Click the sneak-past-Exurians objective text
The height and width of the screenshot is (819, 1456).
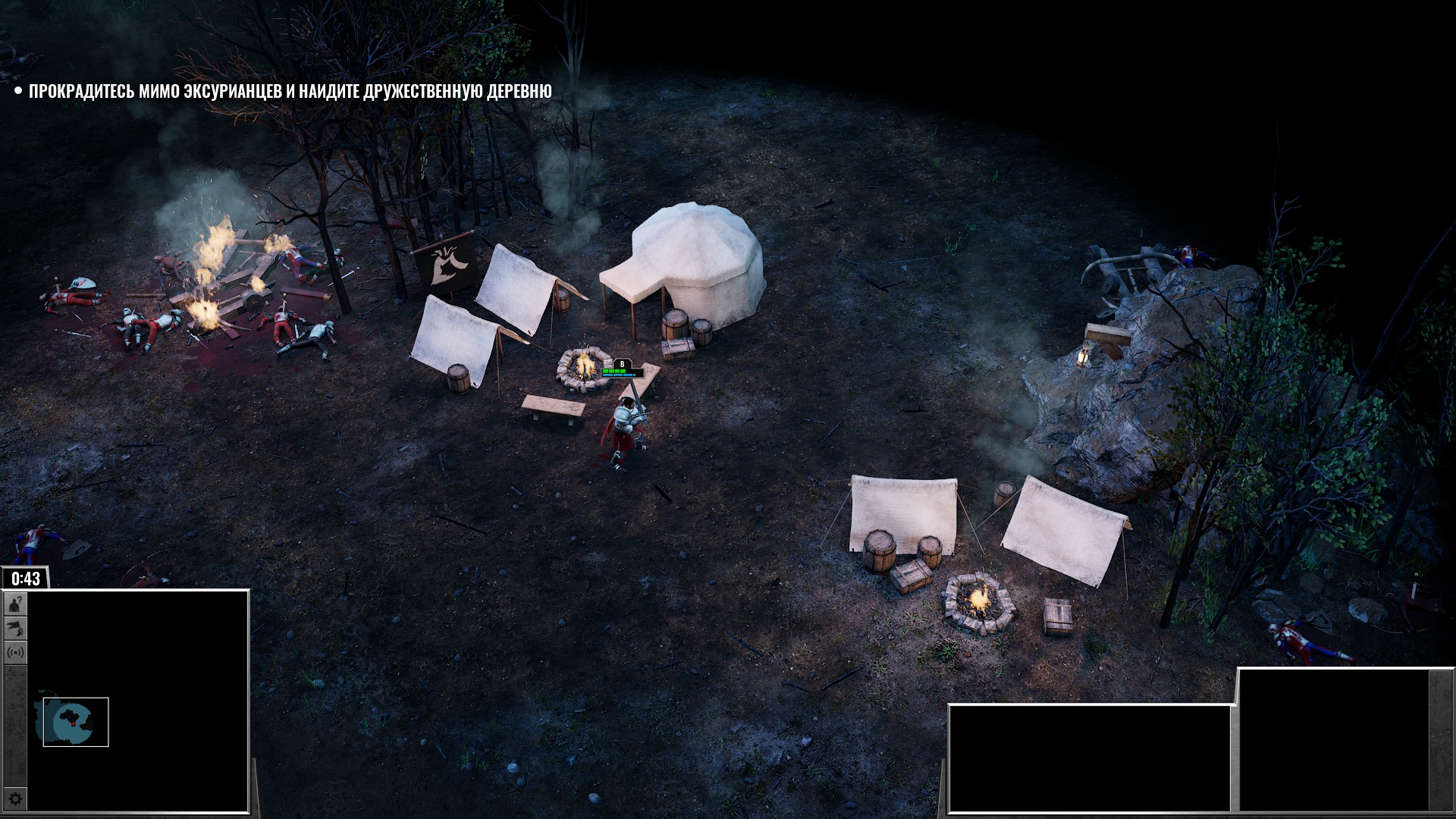(x=290, y=91)
